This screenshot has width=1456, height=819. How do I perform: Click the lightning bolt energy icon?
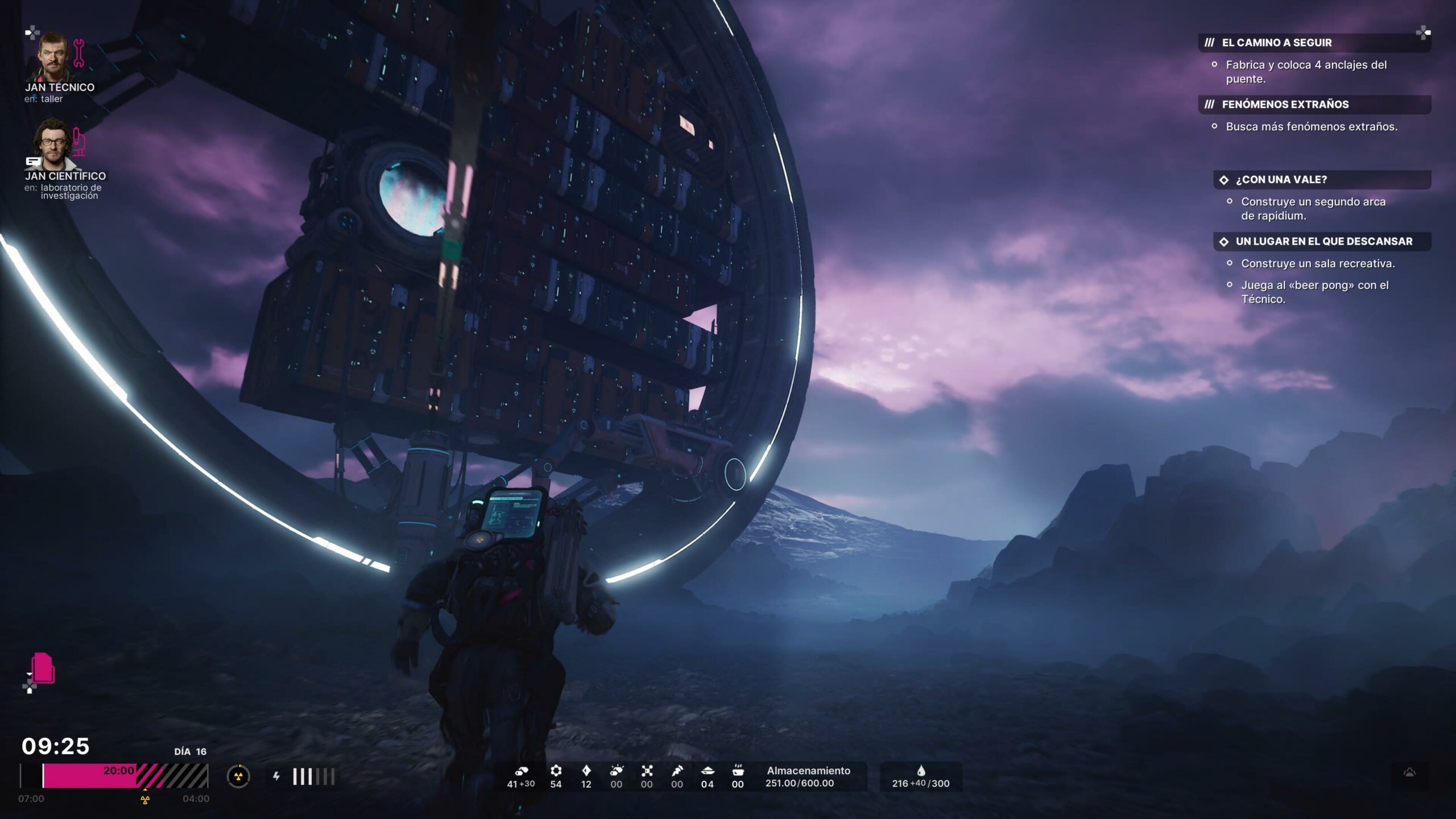[x=276, y=776]
